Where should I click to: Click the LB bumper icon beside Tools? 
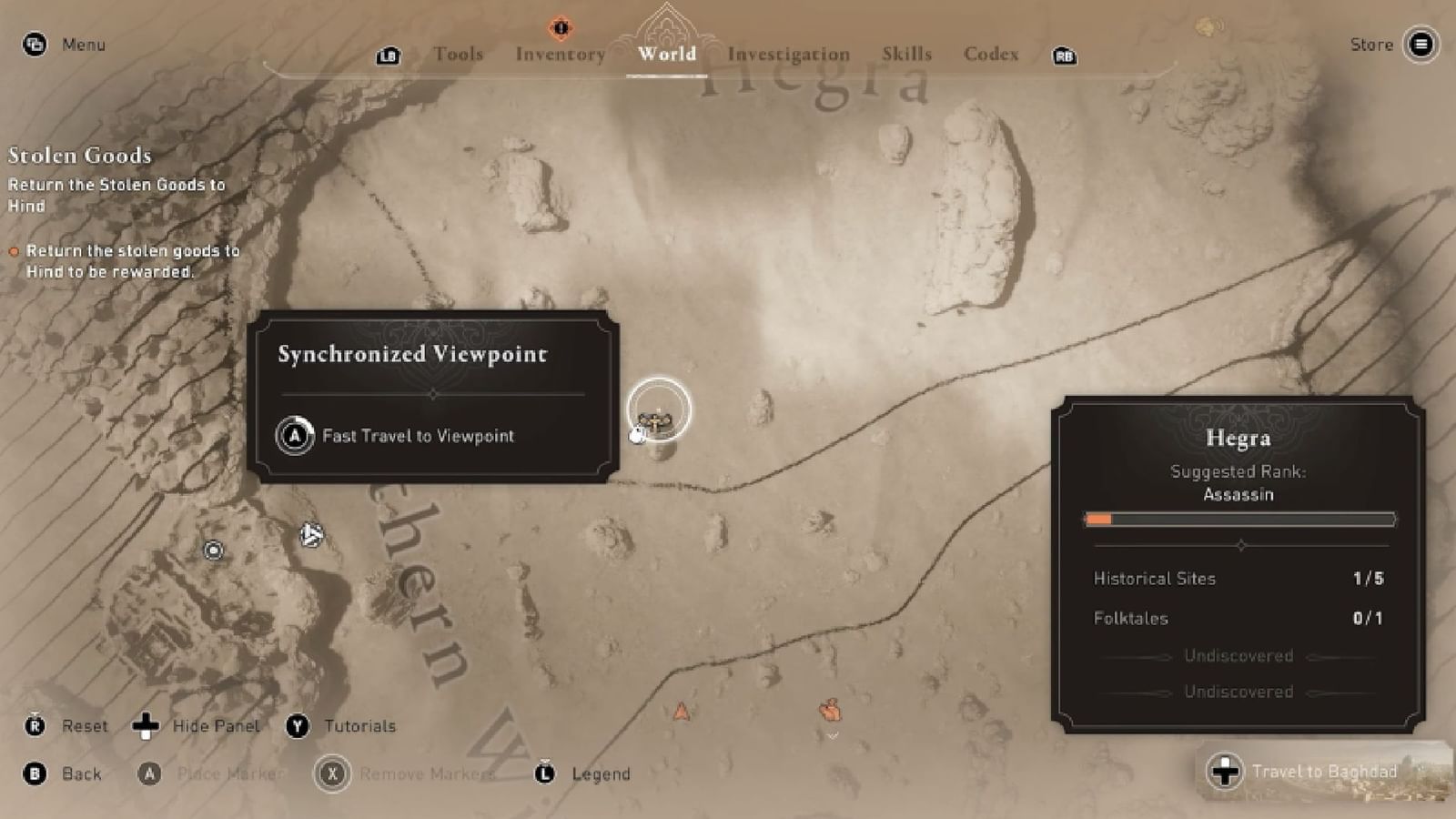389,56
